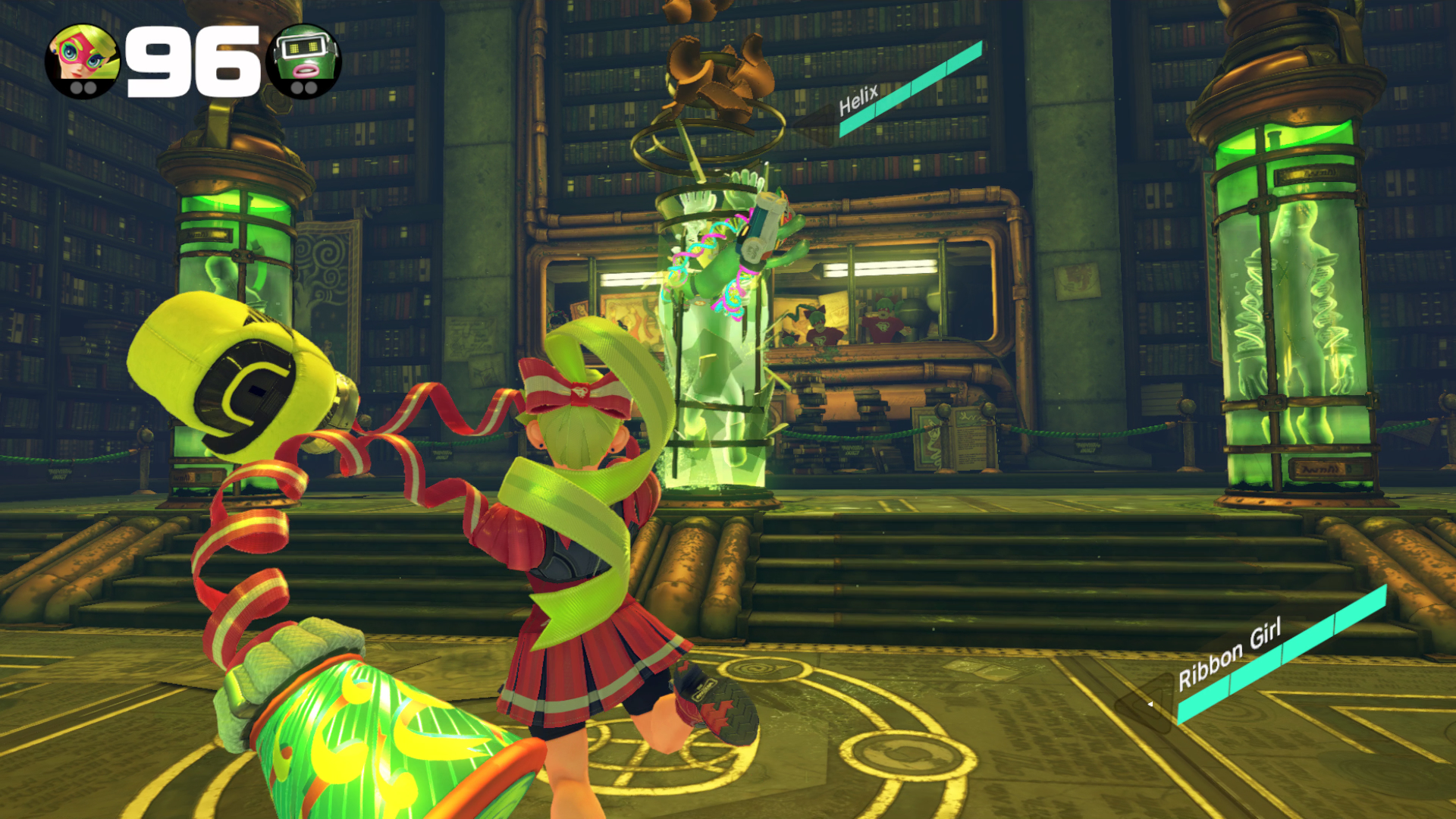Select the Helix portrait icon
Image resolution: width=1456 pixels, height=819 pixels.
click(x=304, y=61)
